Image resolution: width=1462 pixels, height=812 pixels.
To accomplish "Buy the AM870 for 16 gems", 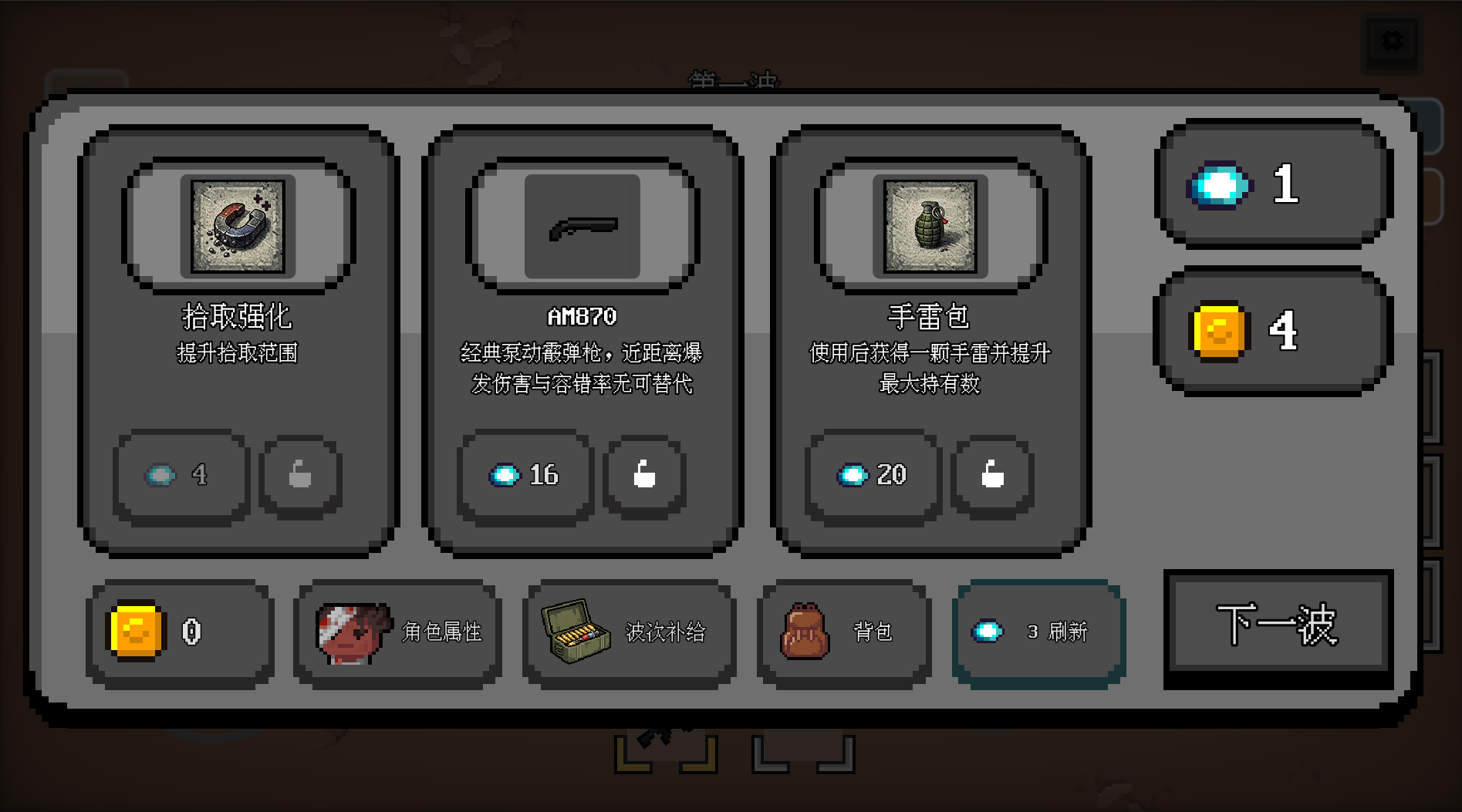I will tap(525, 475).
